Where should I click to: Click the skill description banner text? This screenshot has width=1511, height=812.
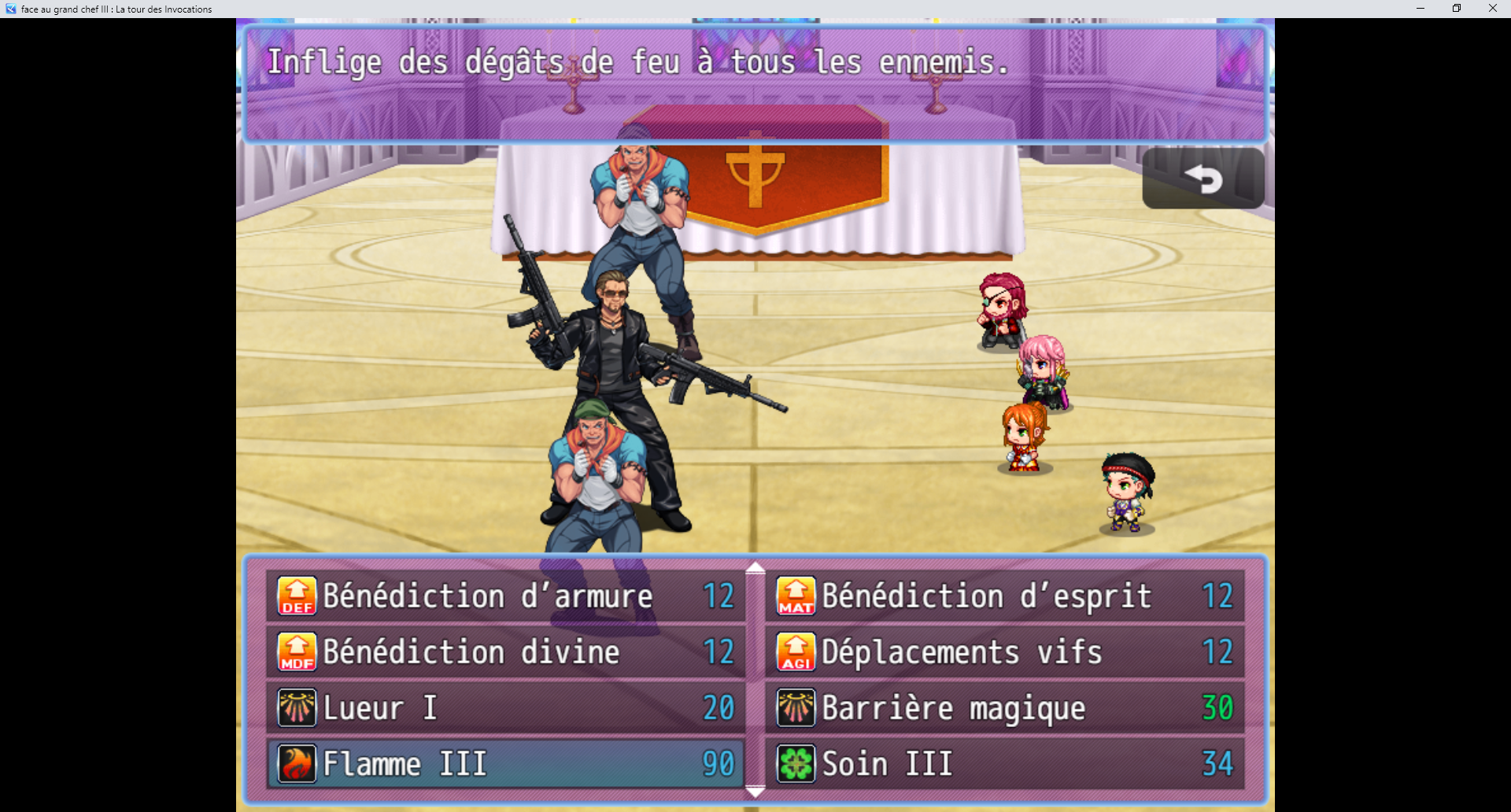[x=637, y=61]
